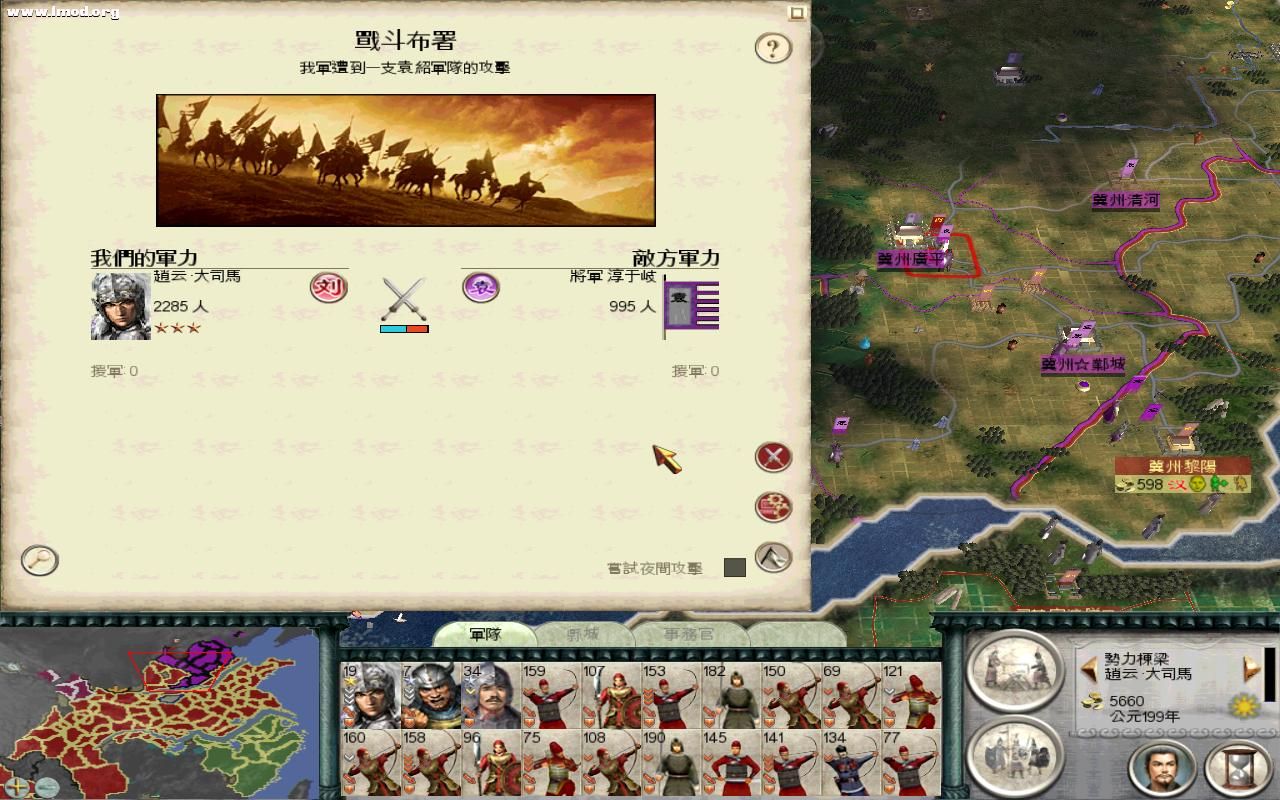The width and height of the screenshot is (1280, 800).
Task: Auto-resolve the battle with the gears icon
Action: coord(774,506)
